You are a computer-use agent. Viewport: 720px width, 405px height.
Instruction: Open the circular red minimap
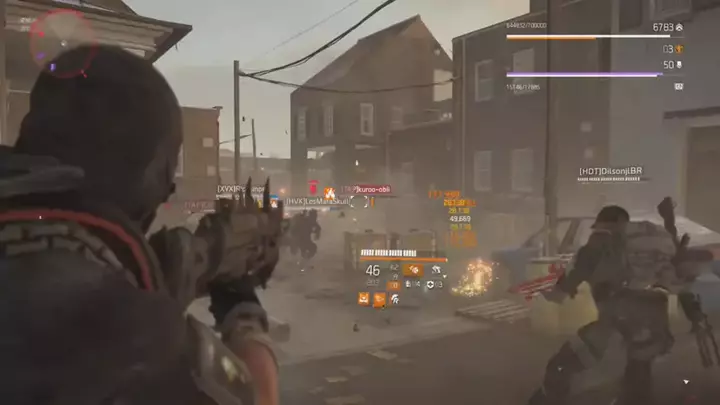click(63, 40)
